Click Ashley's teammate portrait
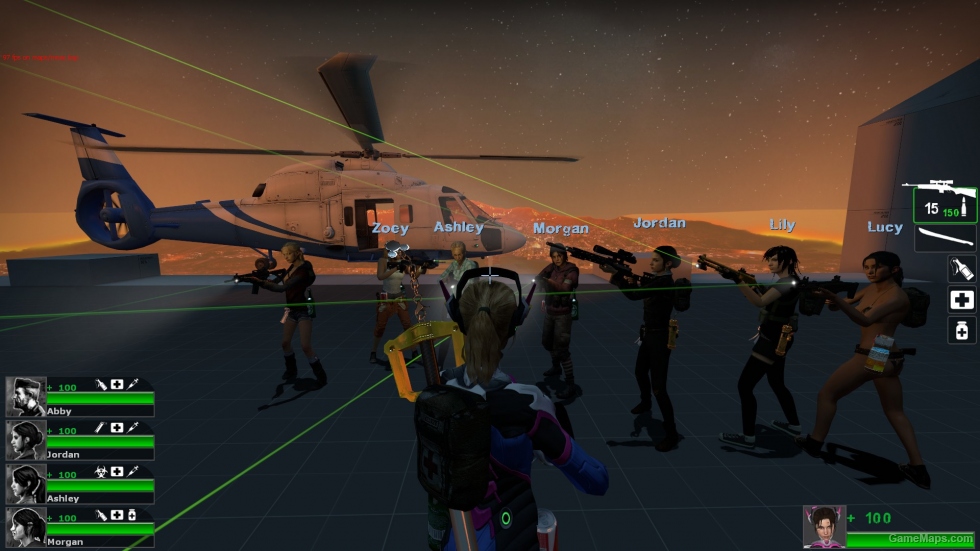The image size is (980, 551). pyautogui.click(x=25, y=484)
